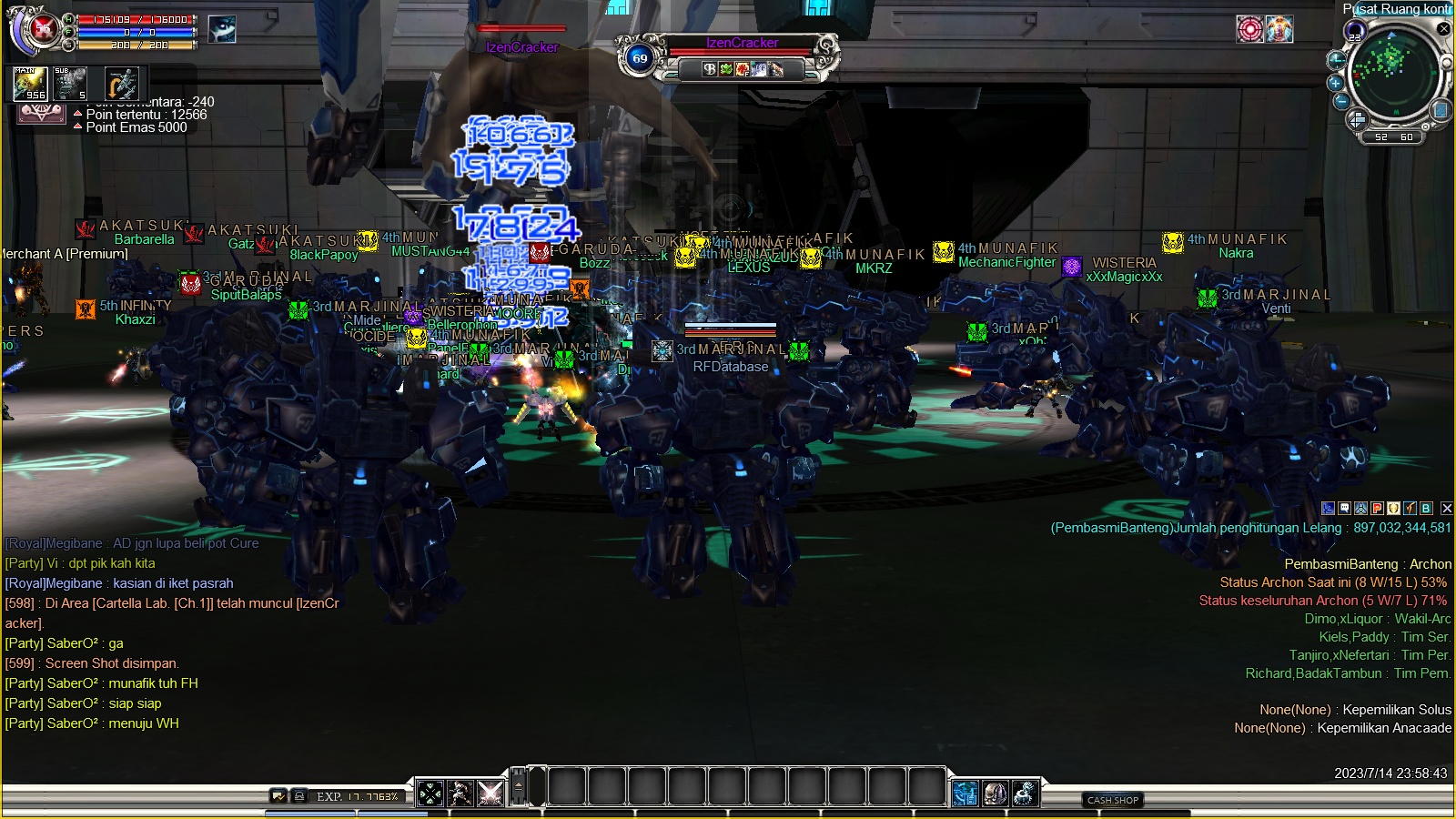Click the chat bubble icon above the auction message
Viewport: 1456px width, 819px height.
point(1344,511)
